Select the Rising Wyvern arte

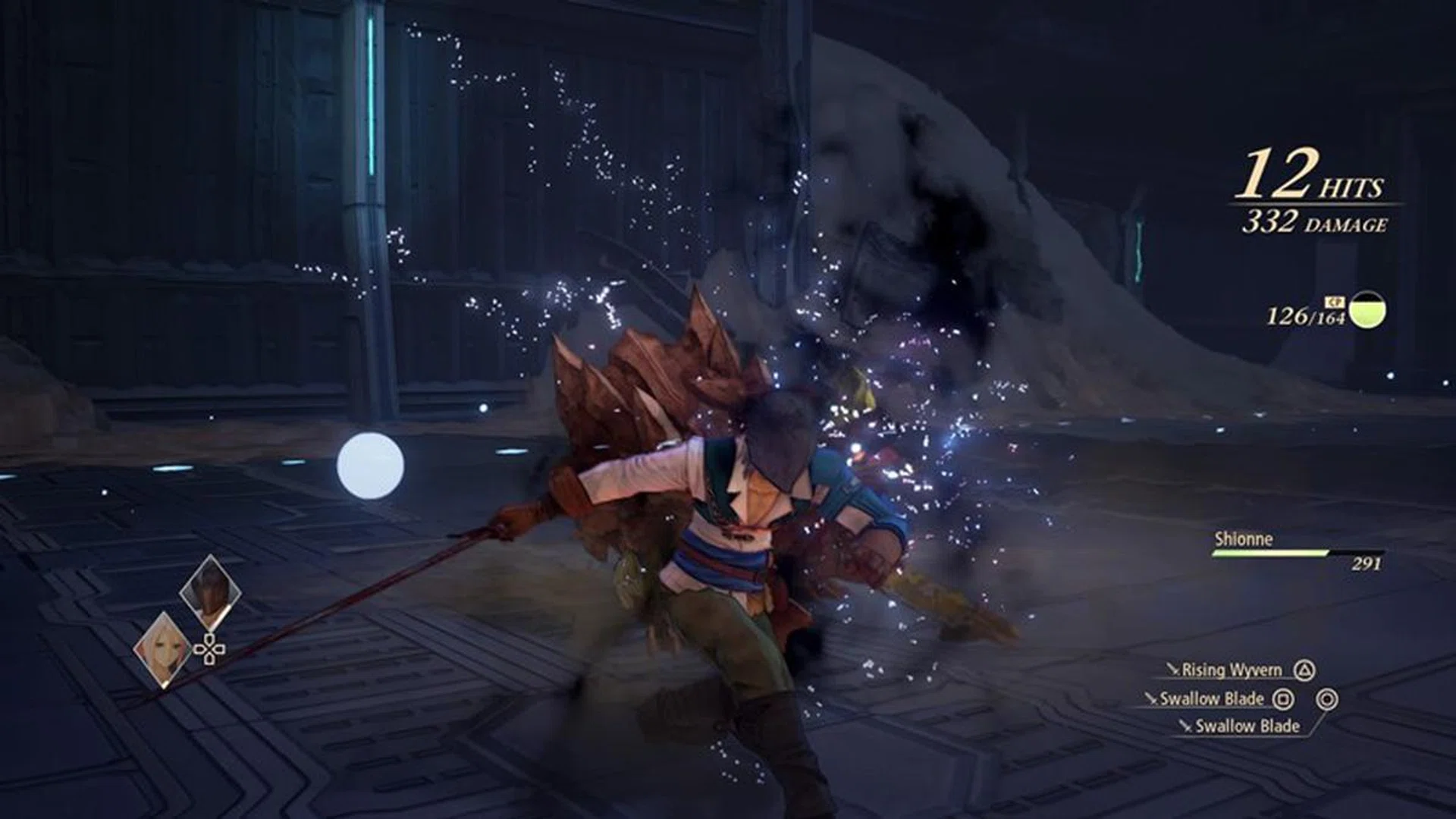point(1232,670)
